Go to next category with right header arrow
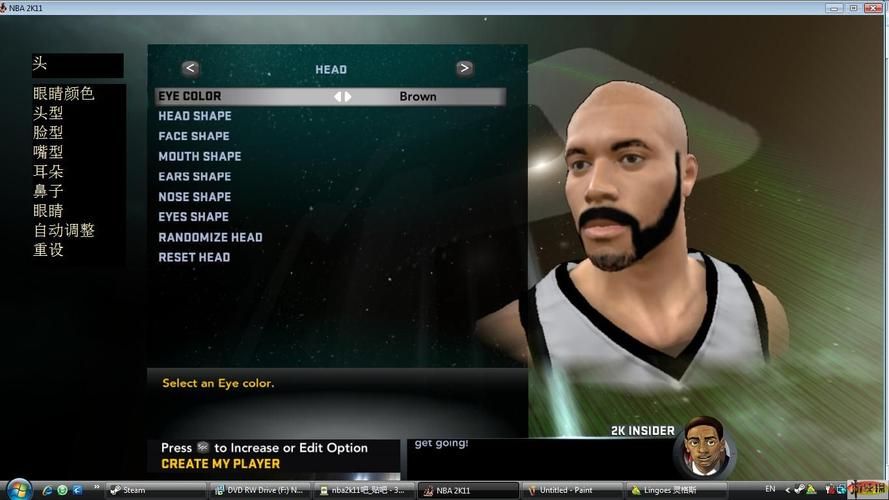Screen dimensions: 889x500 point(464,69)
